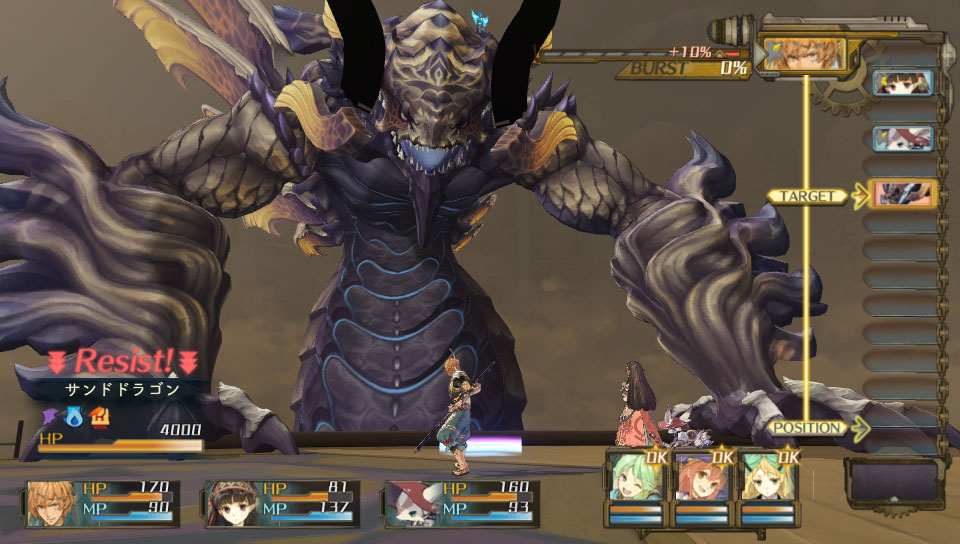
Task: Click the POSITION label on the timeline
Action: (808, 428)
